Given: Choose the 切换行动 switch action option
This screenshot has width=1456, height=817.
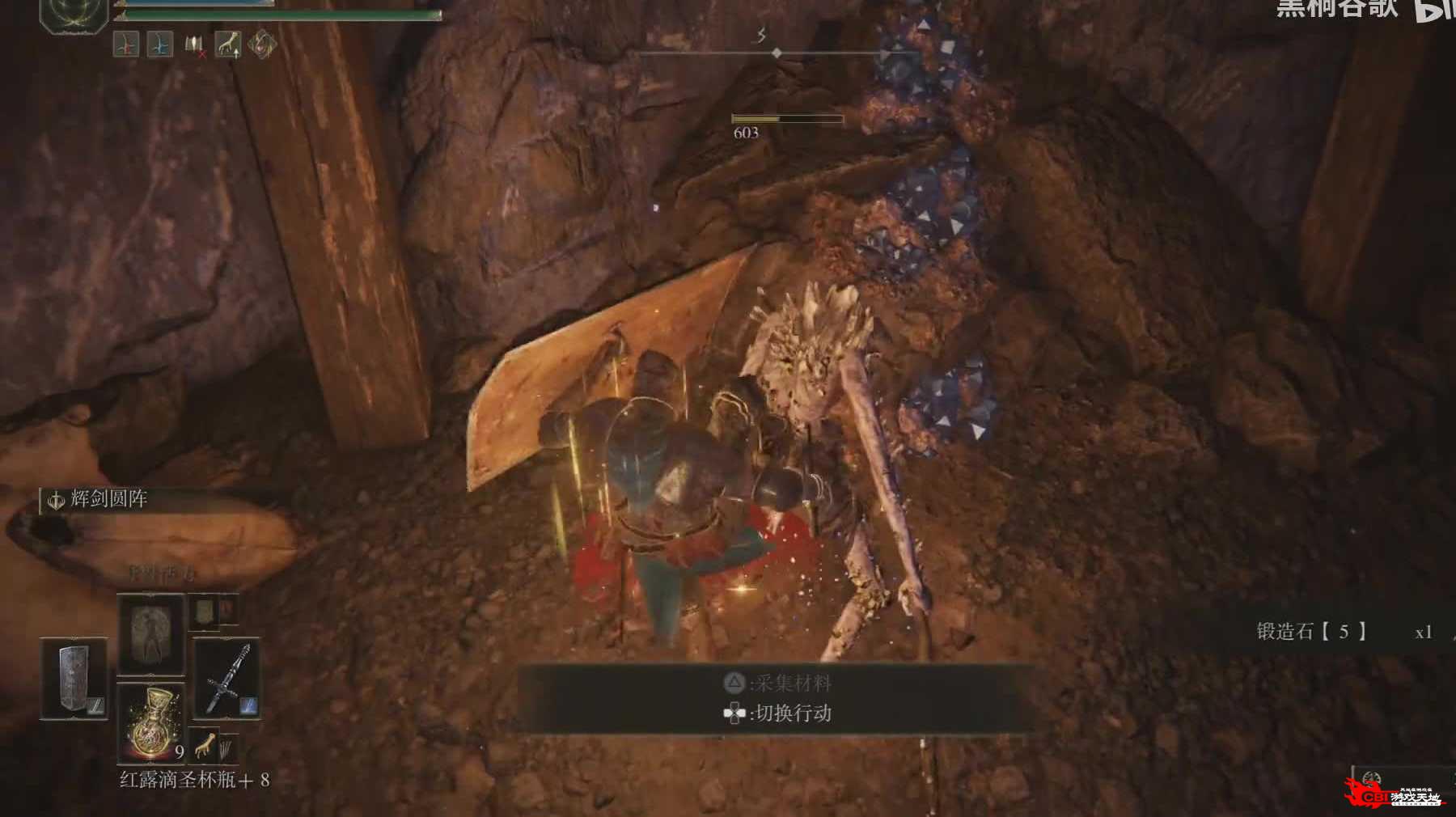Looking at the screenshot, I should (x=777, y=713).
